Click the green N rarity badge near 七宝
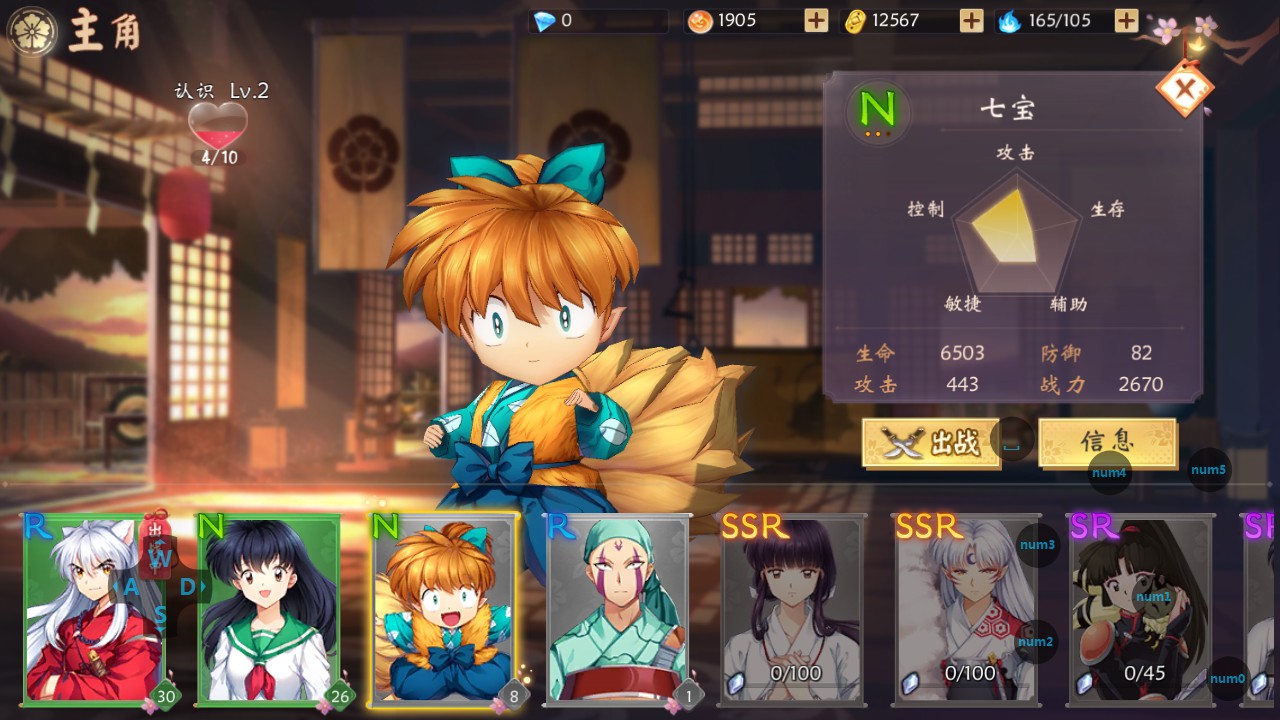Viewport: 1280px width, 720px height. (877, 108)
